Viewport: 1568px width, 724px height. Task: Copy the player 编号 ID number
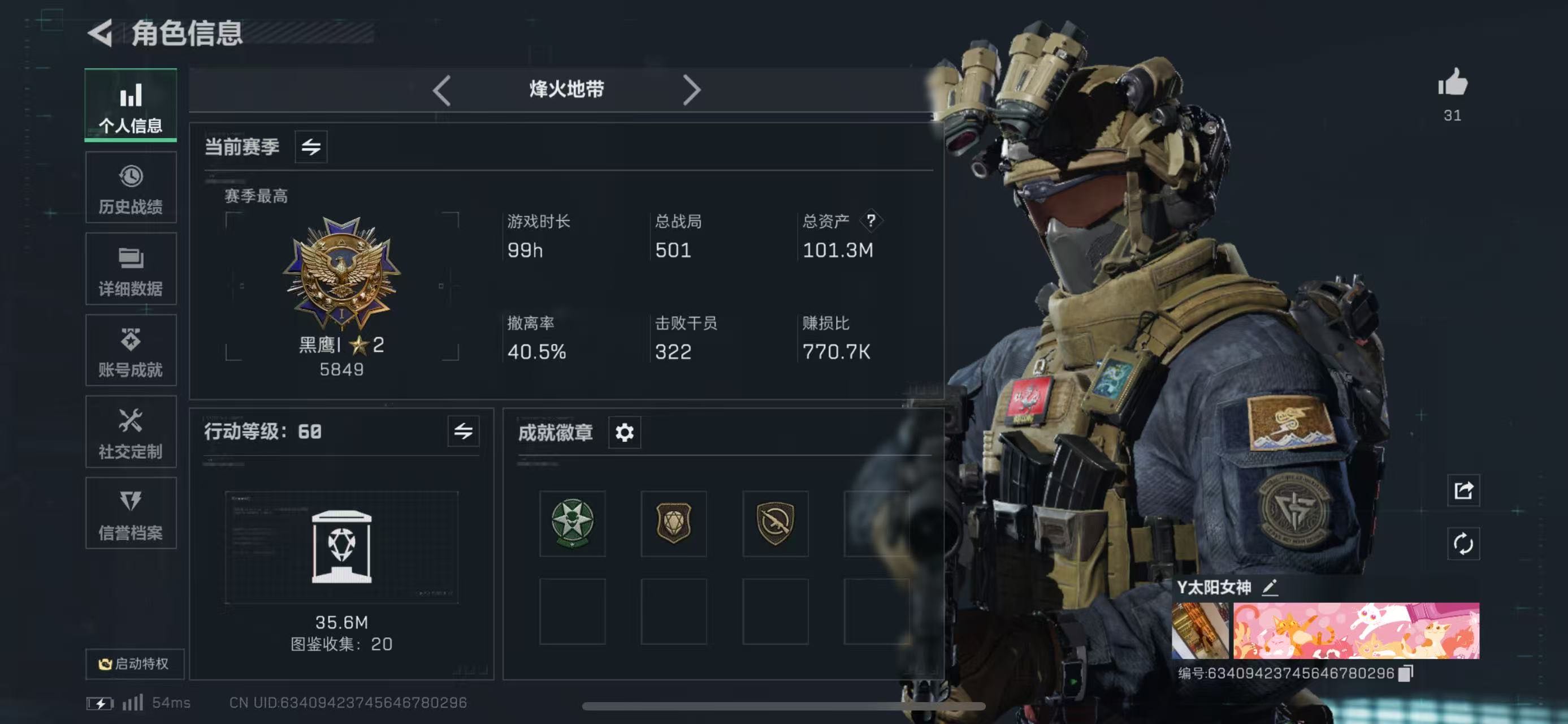pyautogui.click(x=1405, y=673)
